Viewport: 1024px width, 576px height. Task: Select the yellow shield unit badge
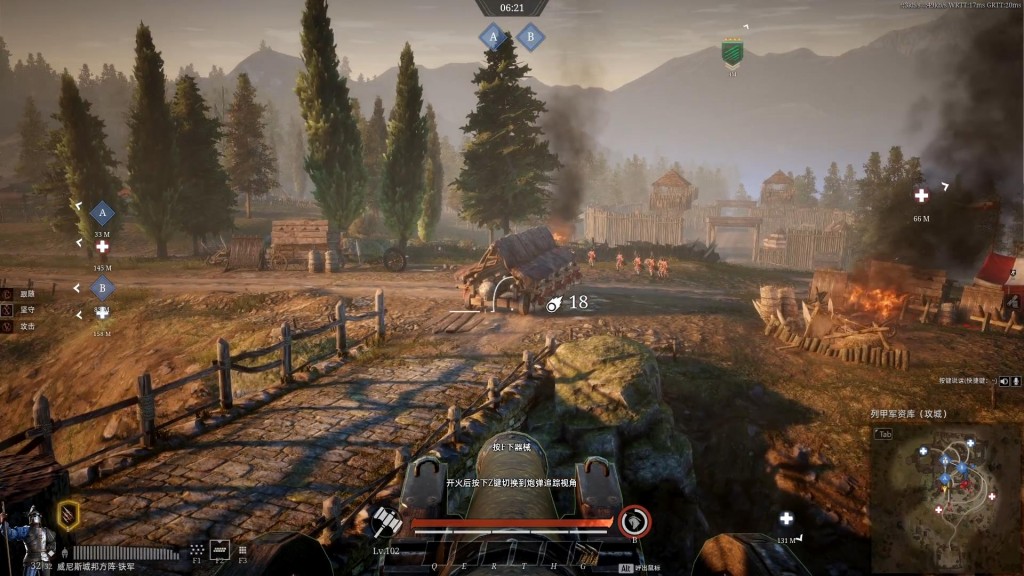(68, 515)
